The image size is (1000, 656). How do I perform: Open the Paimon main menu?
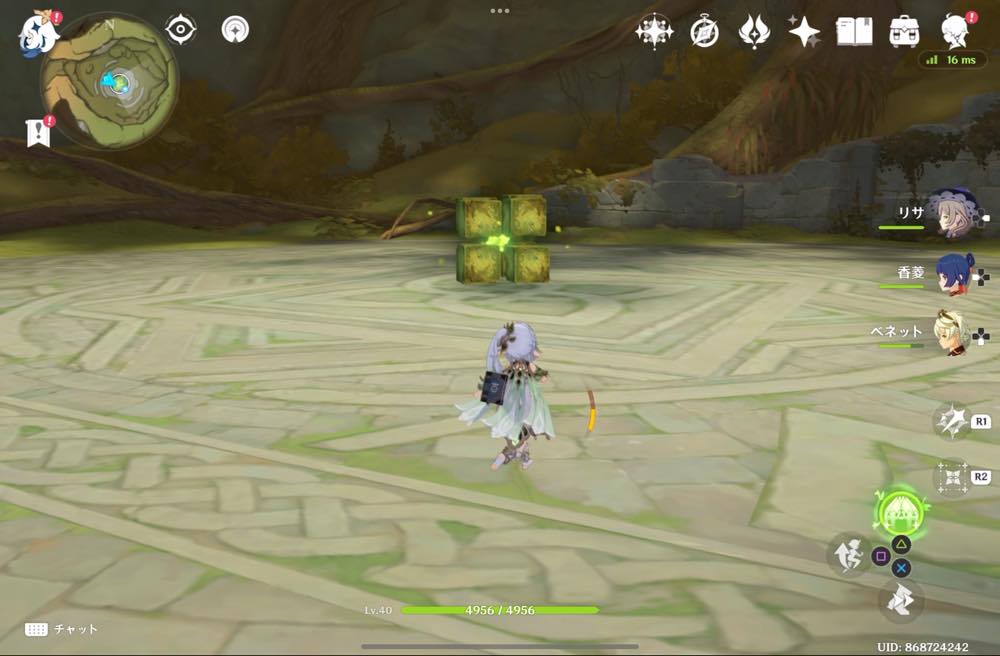(37, 33)
